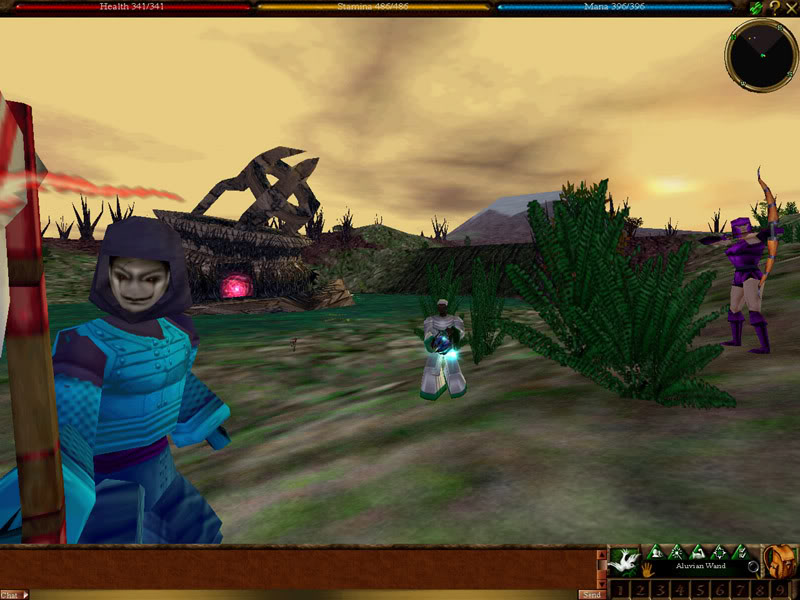The width and height of the screenshot is (800, 600).
Task: Focus the chat text entry field
Action: click(x=300, y=594)
